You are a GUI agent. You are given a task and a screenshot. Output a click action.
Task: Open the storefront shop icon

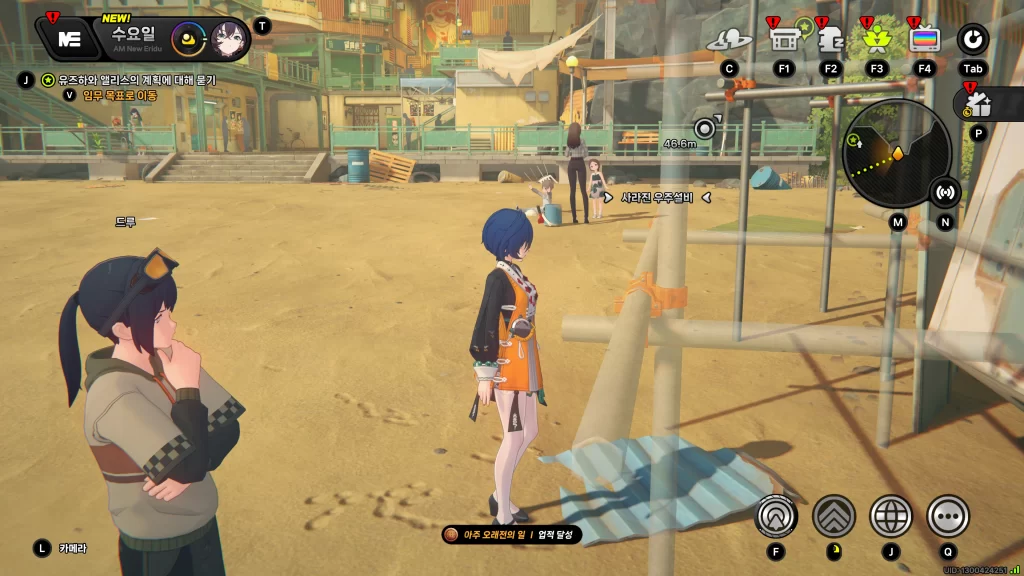click(783, 39)
